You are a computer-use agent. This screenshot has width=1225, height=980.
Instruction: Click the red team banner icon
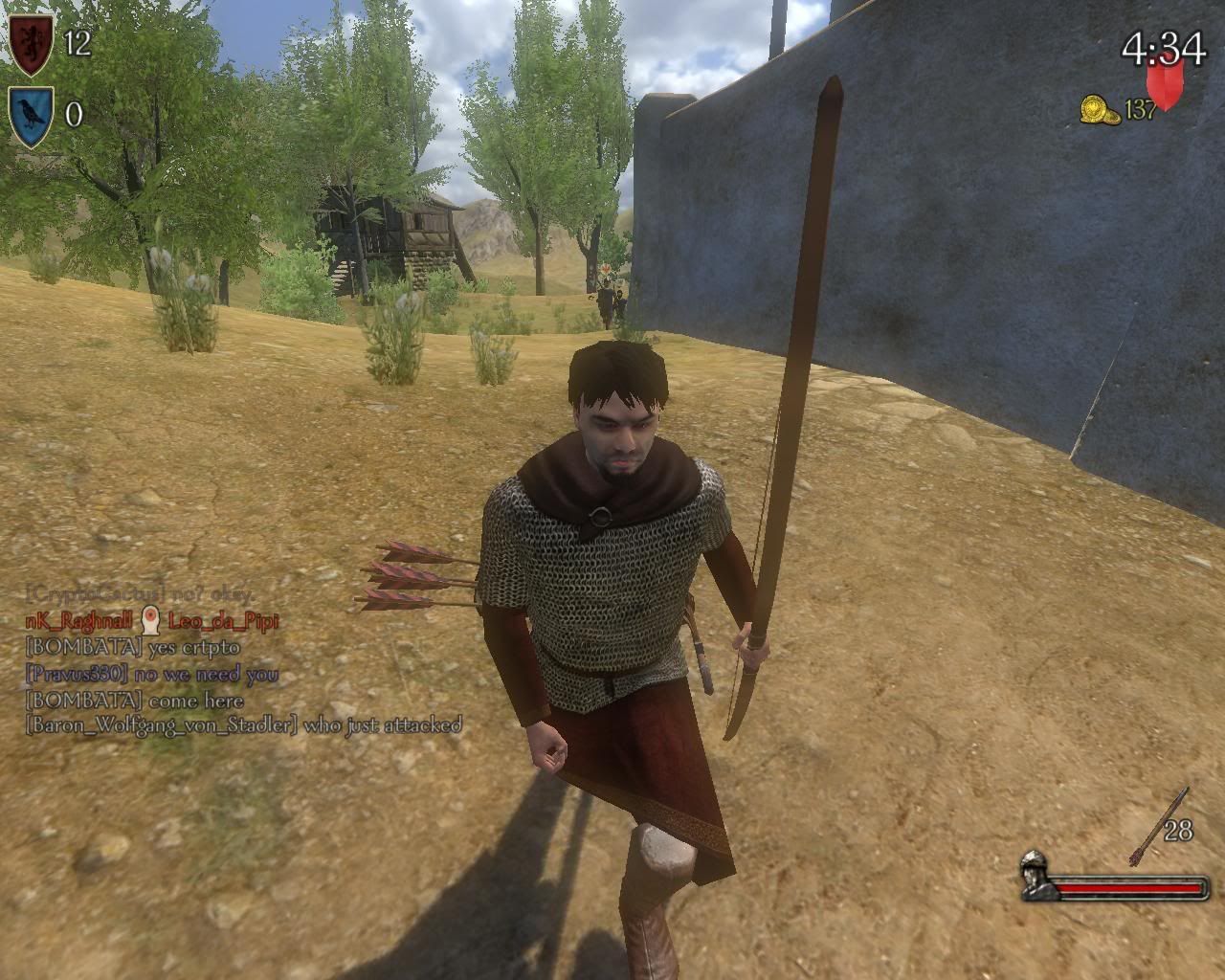click(1165, 83)
